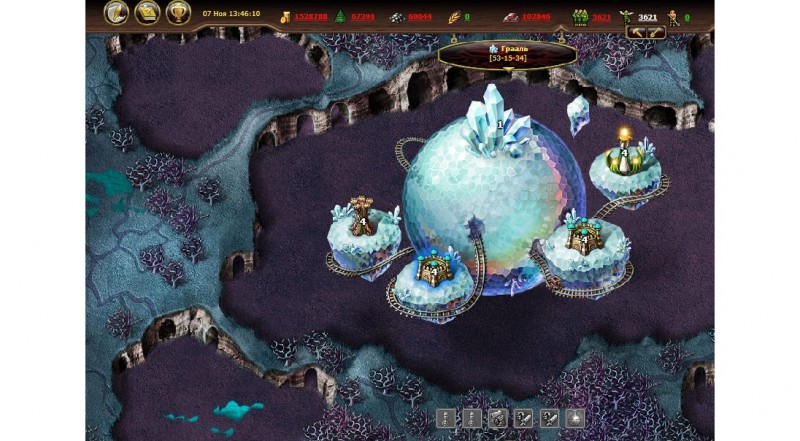
Task: Open the feather quill round button
Action: [x=118, y=13]
